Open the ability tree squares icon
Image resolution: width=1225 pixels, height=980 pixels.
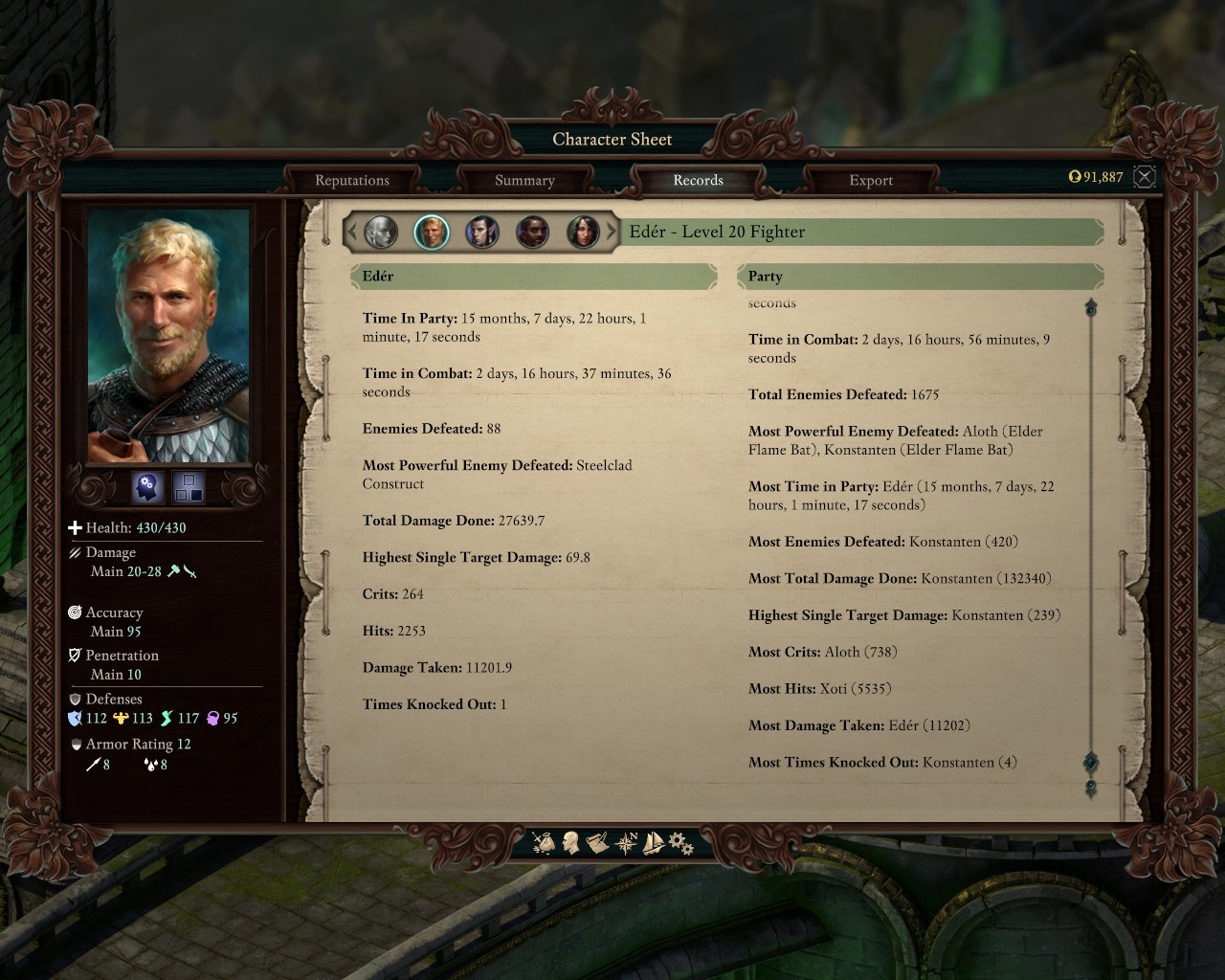[189, 487]
